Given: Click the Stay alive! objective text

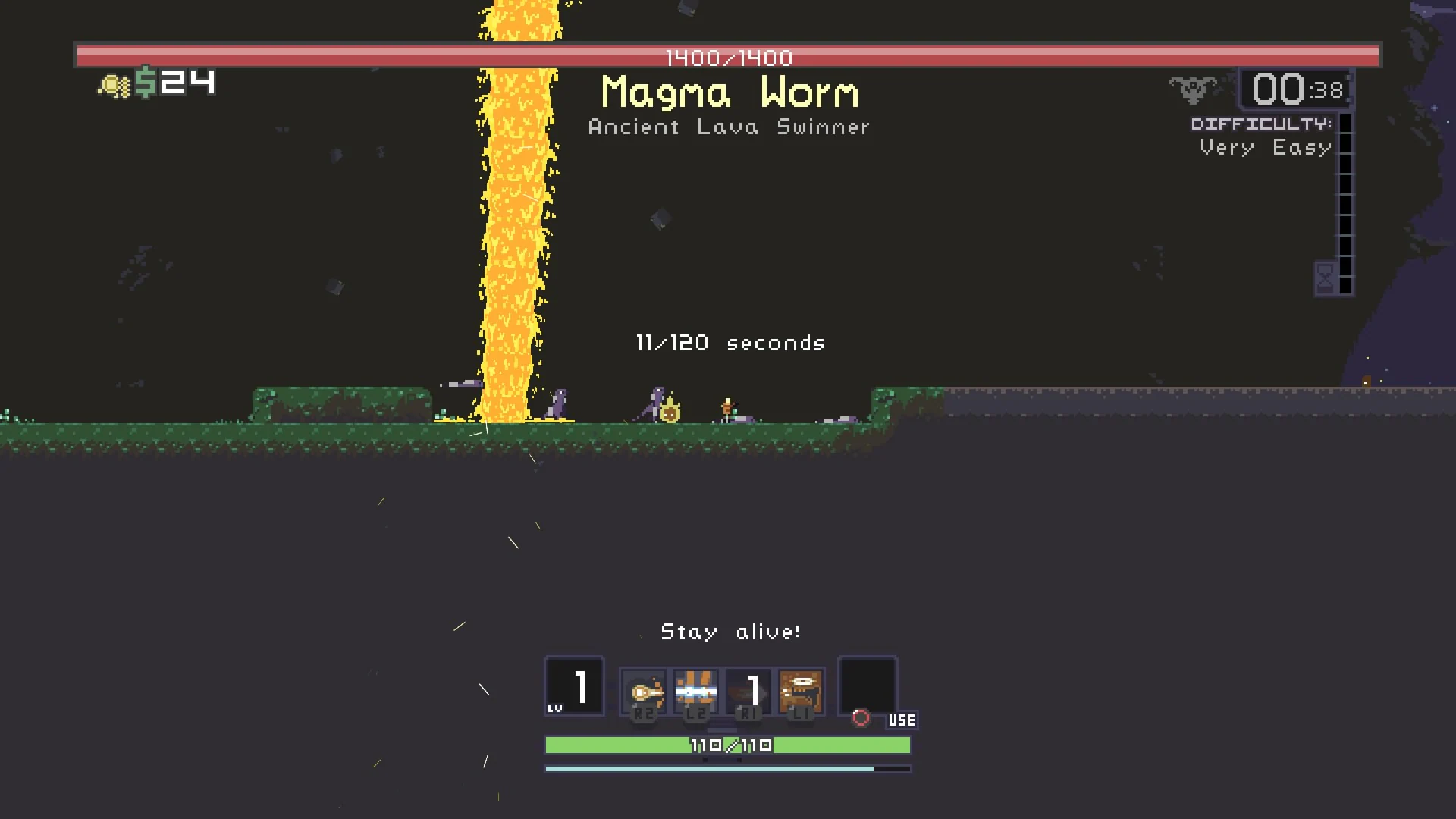Looking at the screenshot, I should [730, 631].
